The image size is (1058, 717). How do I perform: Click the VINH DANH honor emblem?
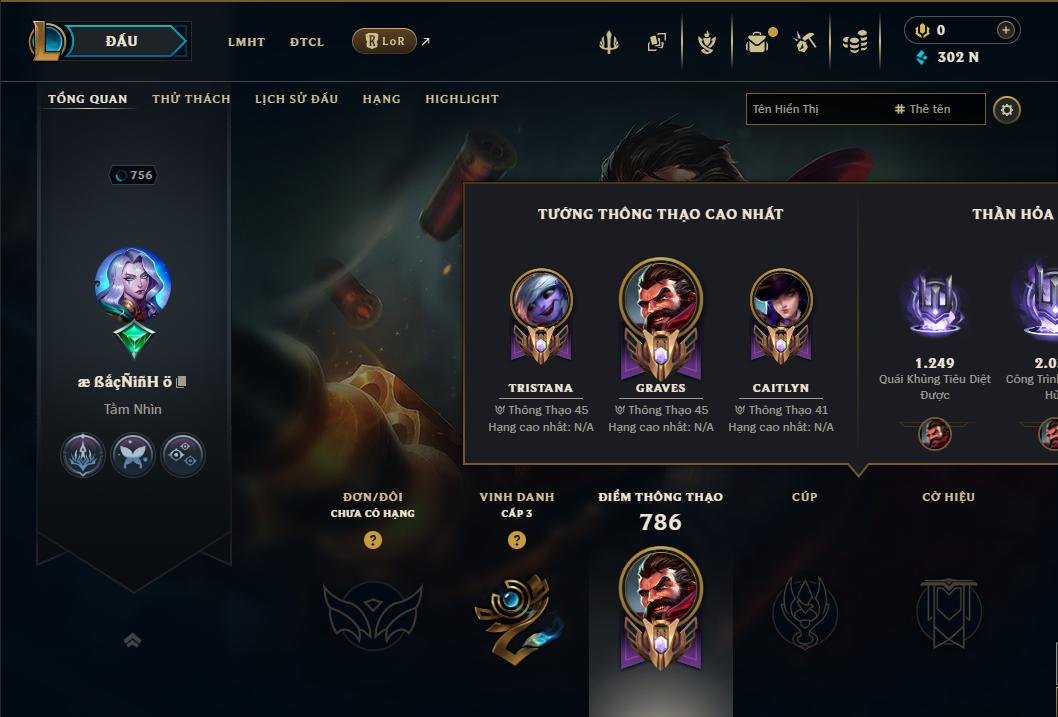(517, 612)
